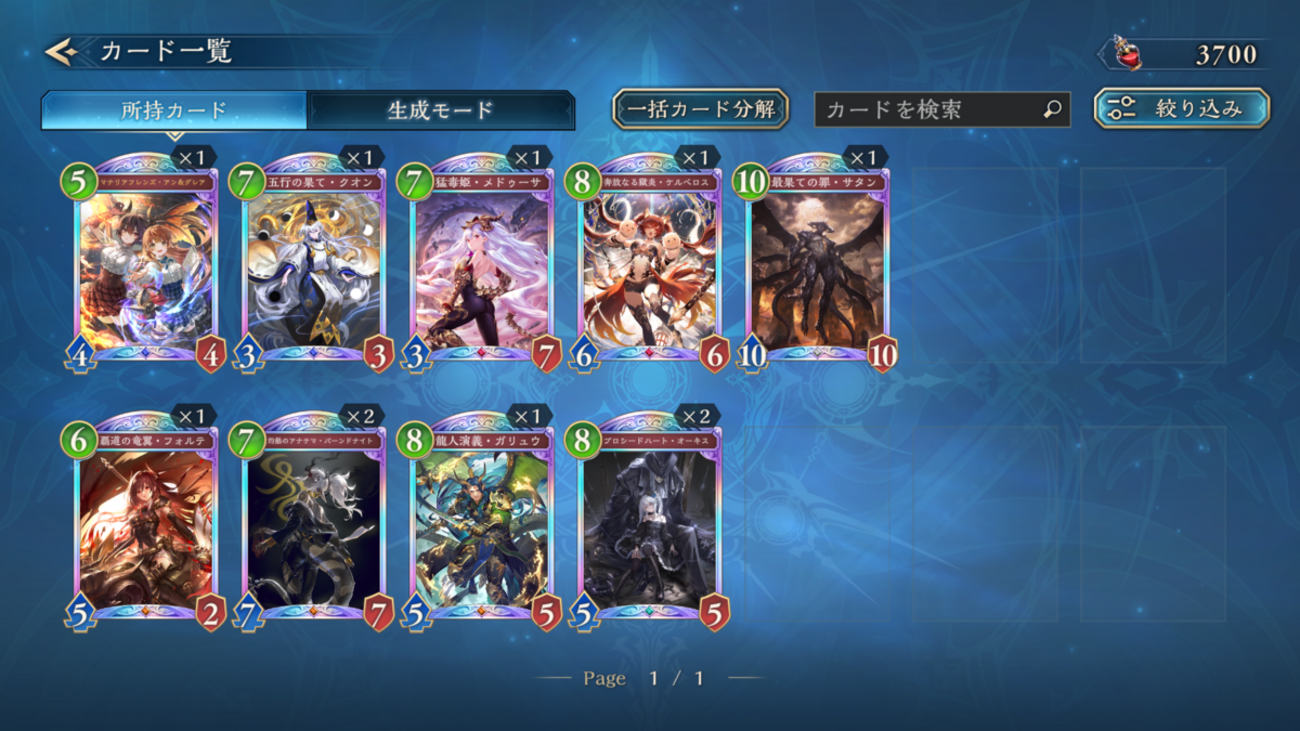Choose the 猛毒姫・メドゥーサ card
Screen dimensions: 1300x731
pyautogui.click(x=483, y=265)
